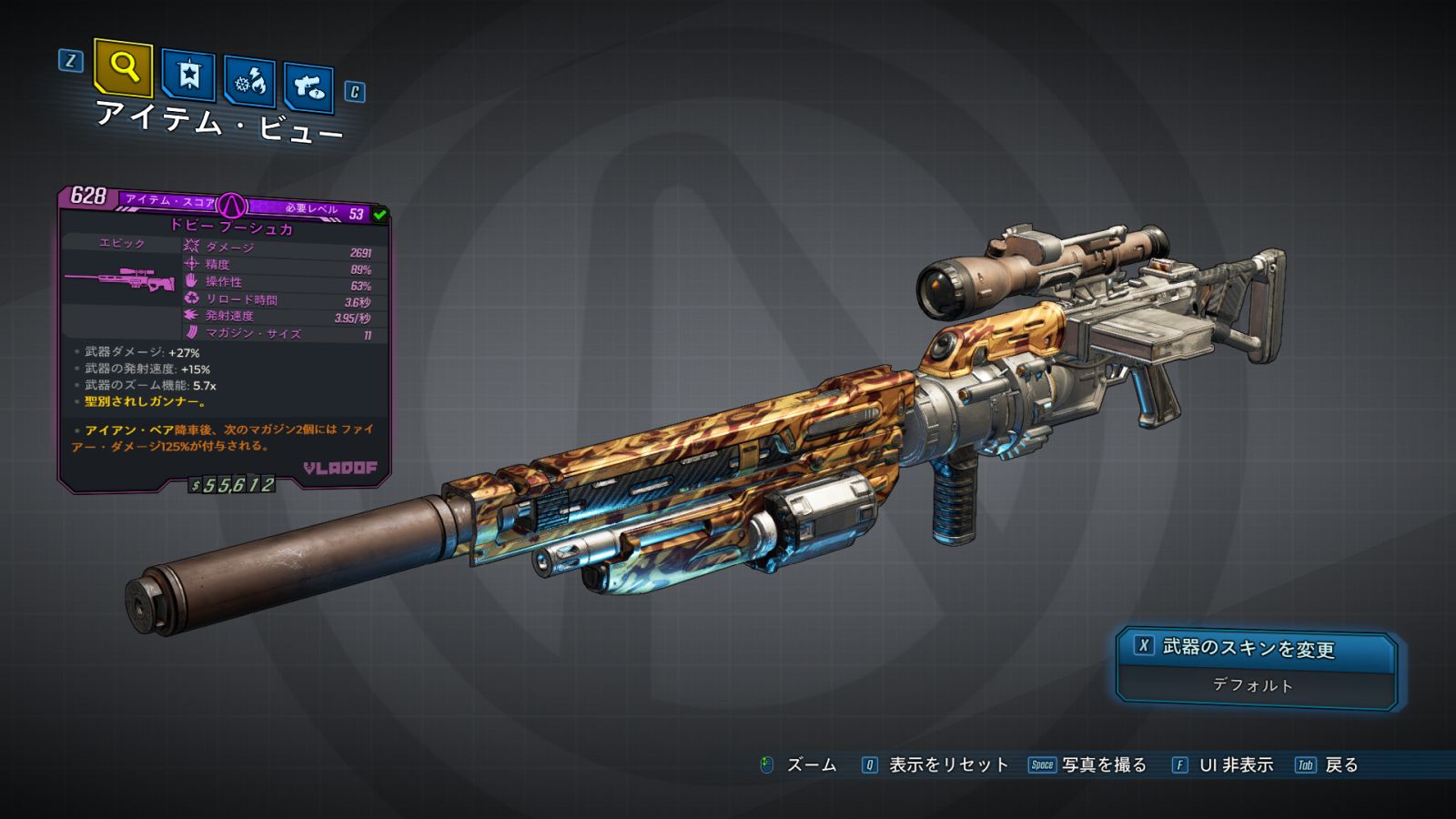The height and width of the screenshot is (819, 1456).
Task: Reset the display with 表示をリセット
Action: pyautogui.click(x=936, y=765)
